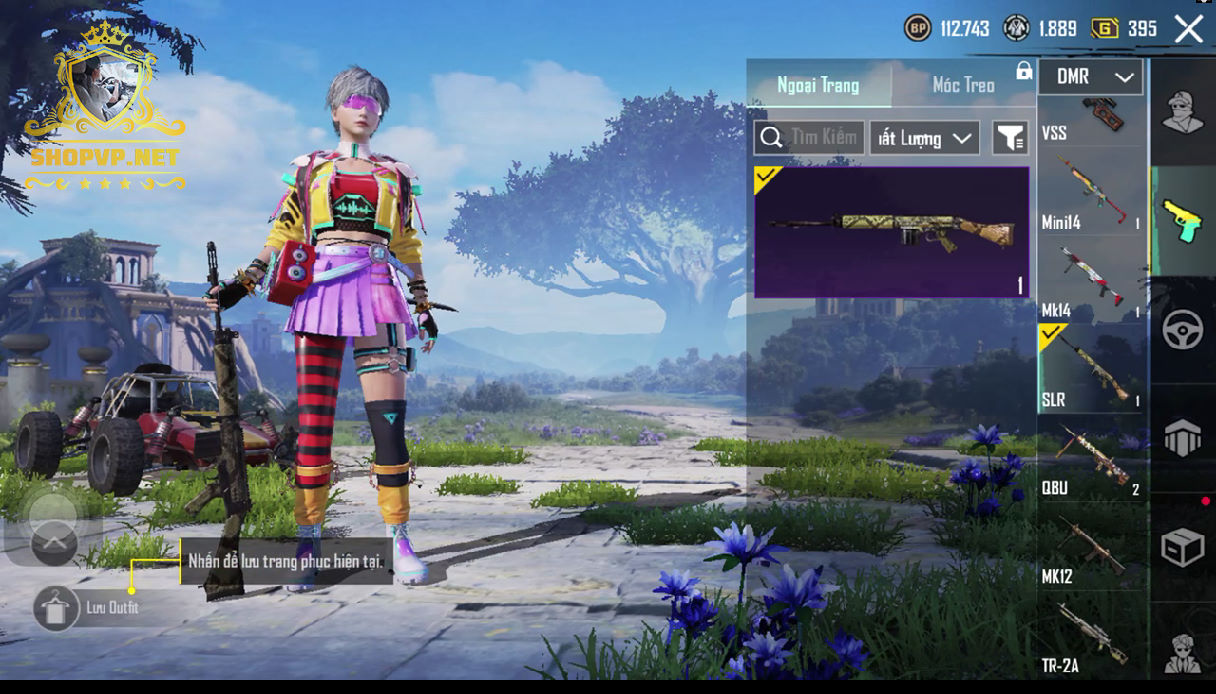Select the equipped gold SLR skin tile

click(x=891, y=232)
